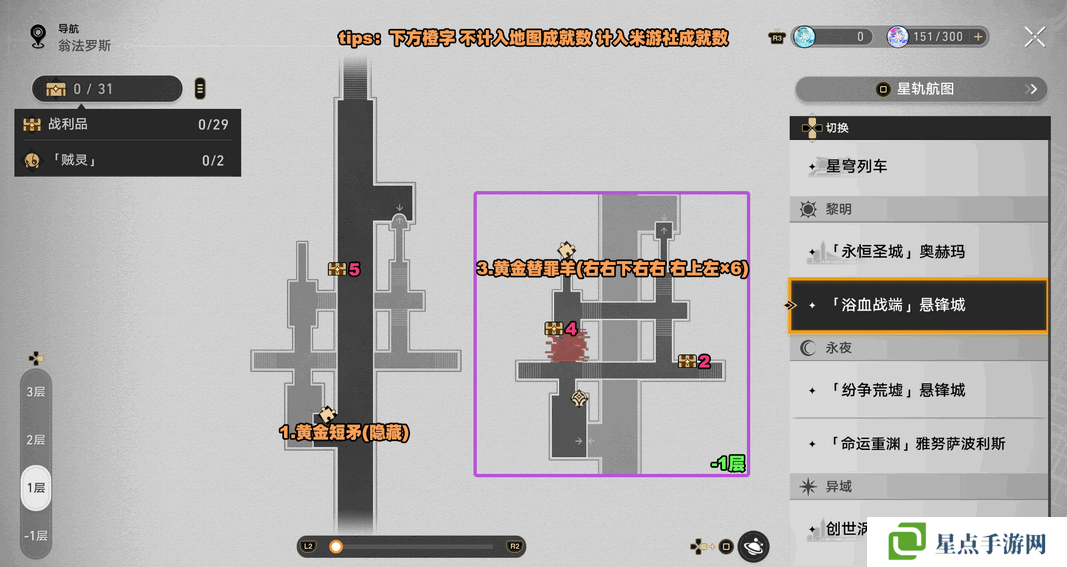This screenshot has width=1067, height=567.
Task: Click the 「贼灵」 tracker row
Action: (127, 160)
